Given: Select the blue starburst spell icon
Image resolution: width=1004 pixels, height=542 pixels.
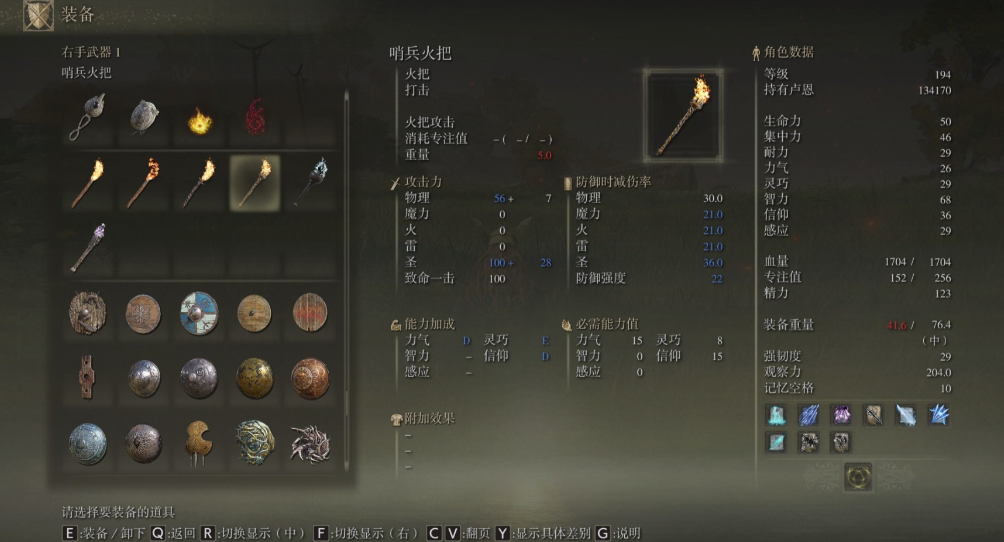Looking at the screenshot, I should coord(938,415).
